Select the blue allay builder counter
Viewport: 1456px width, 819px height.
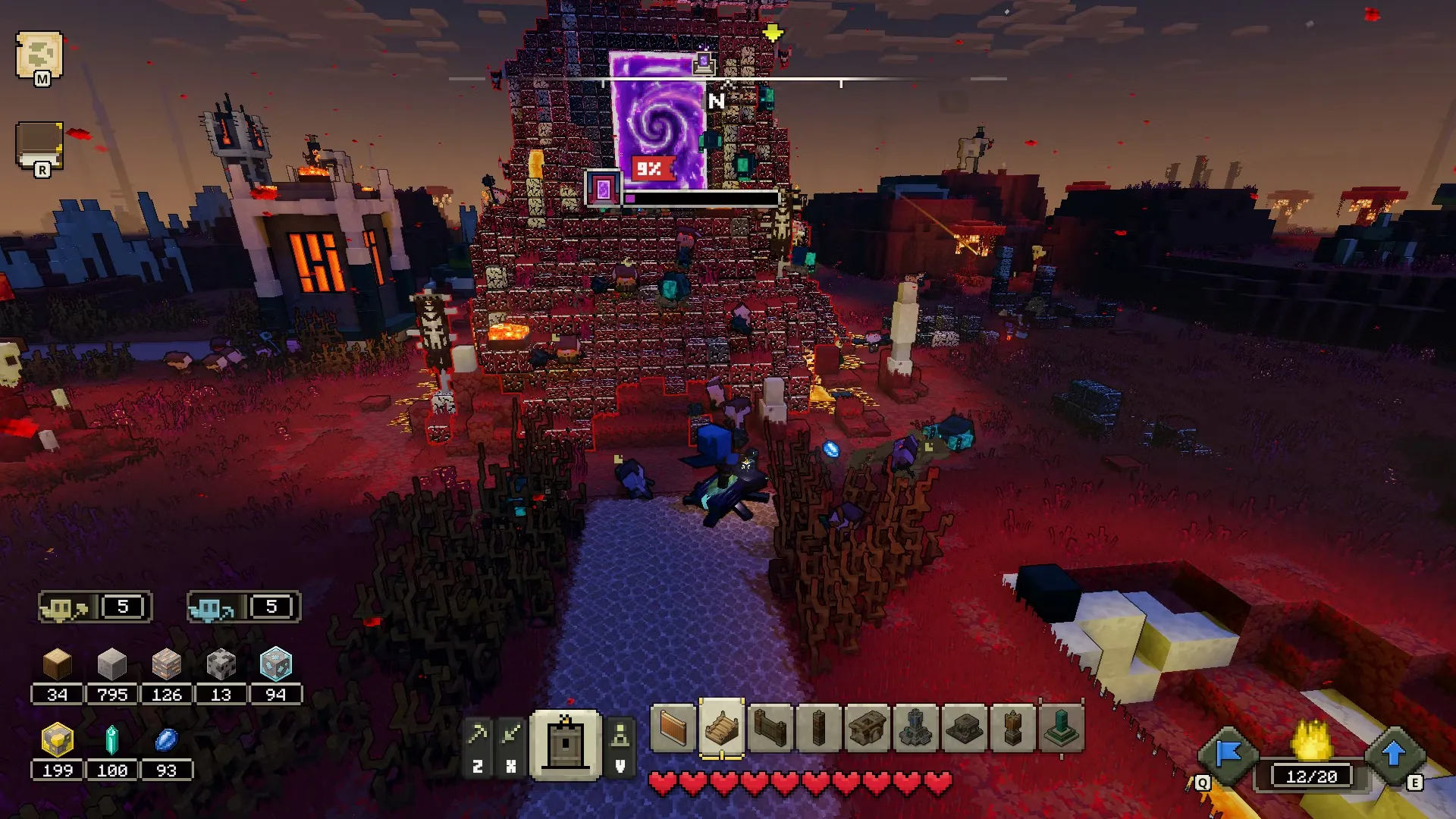click(243, 607)
